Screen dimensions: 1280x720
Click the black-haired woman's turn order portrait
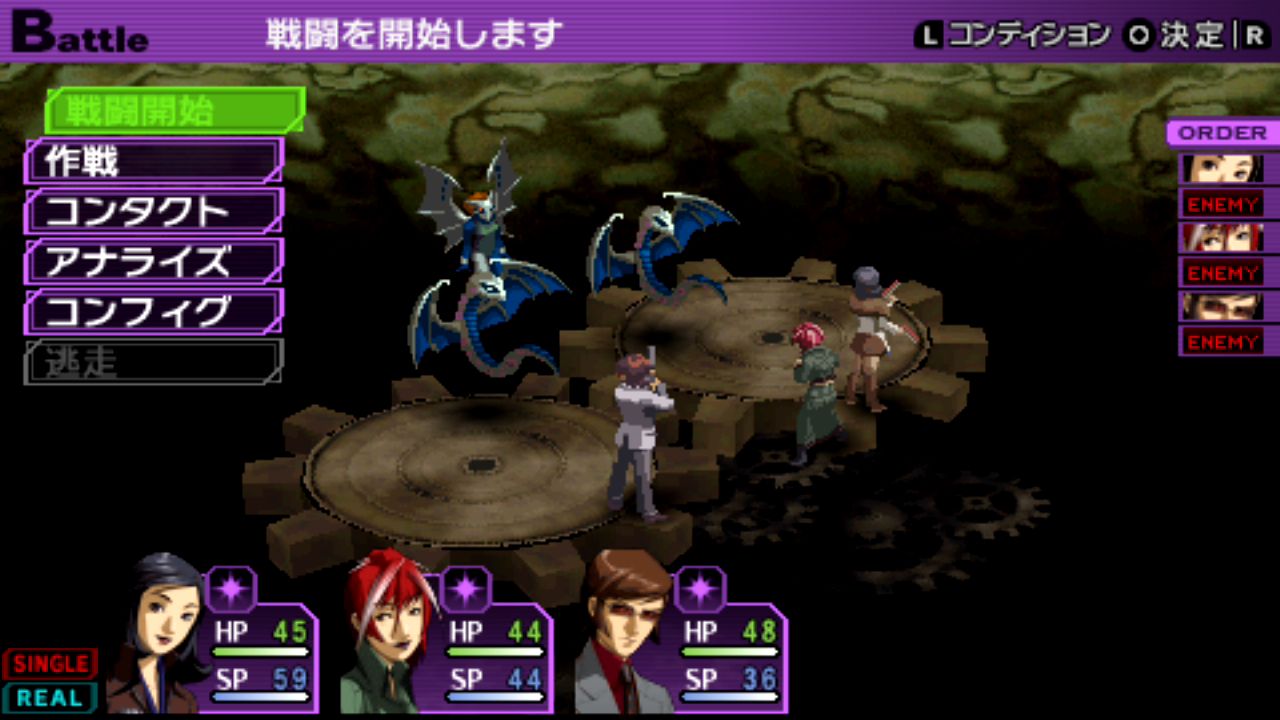pos(1222,168)
